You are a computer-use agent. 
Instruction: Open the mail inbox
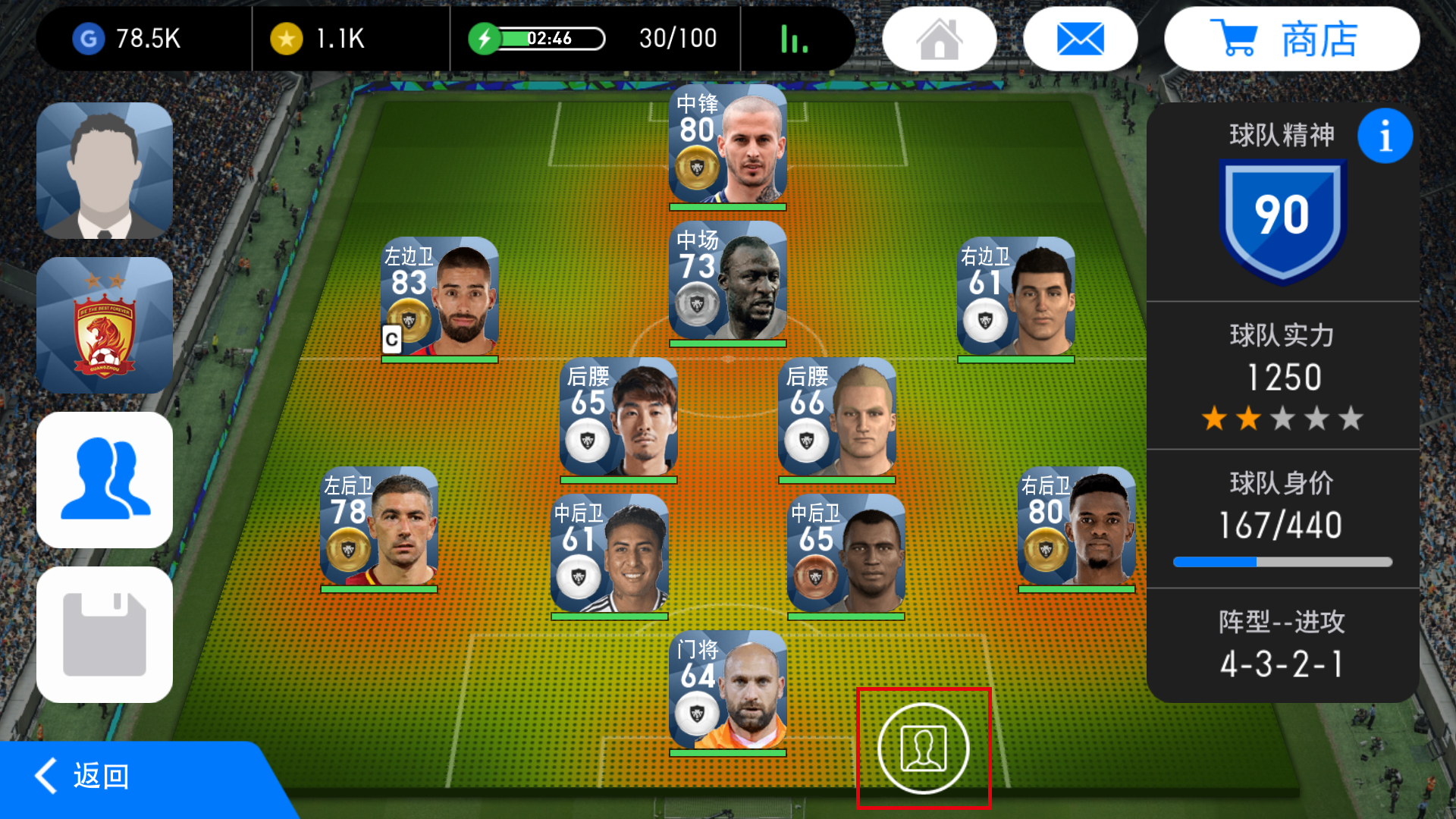click(1080, 39)
